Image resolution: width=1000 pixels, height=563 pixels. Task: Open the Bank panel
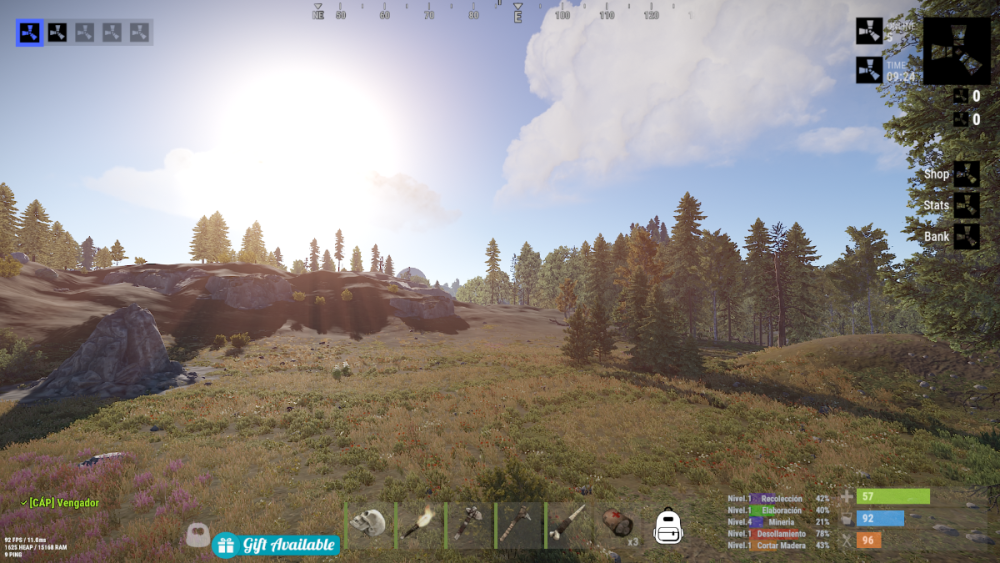coord(965,237)
